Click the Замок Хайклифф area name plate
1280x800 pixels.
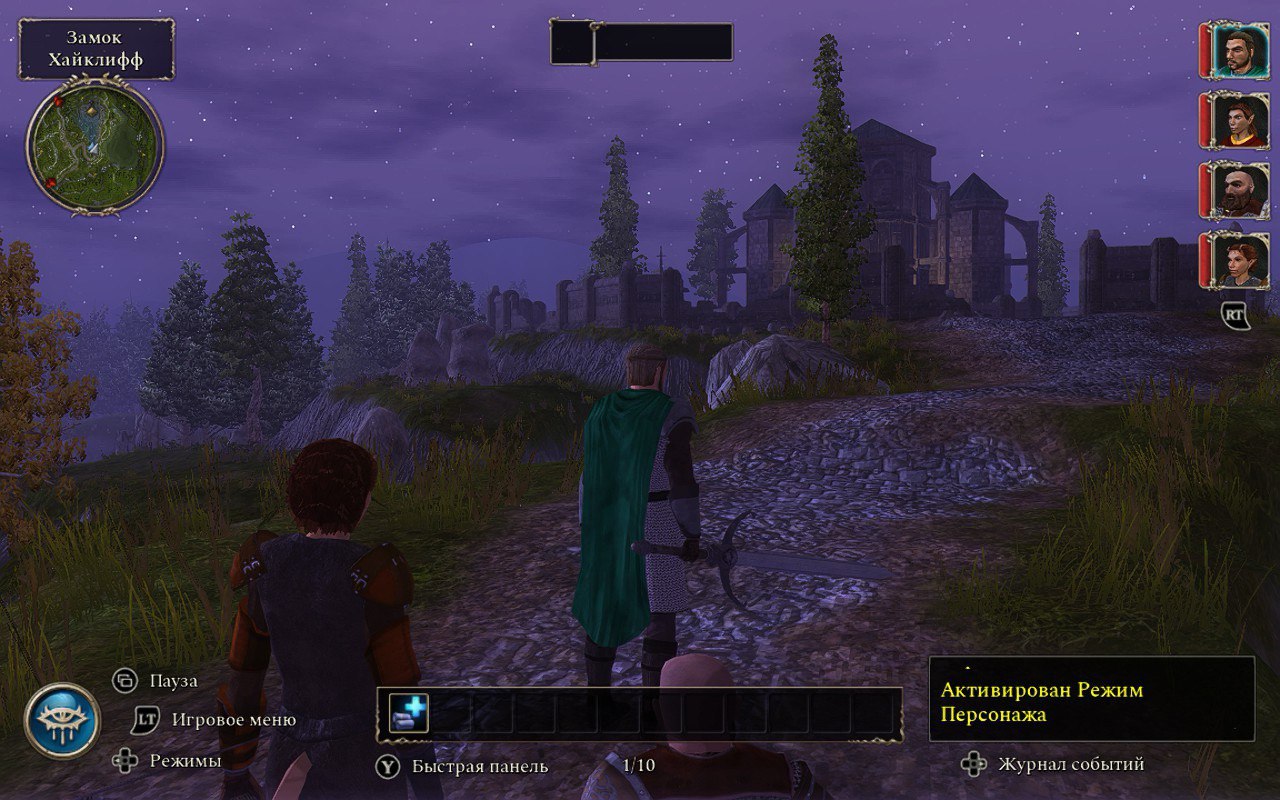click(x=96, y=49)
